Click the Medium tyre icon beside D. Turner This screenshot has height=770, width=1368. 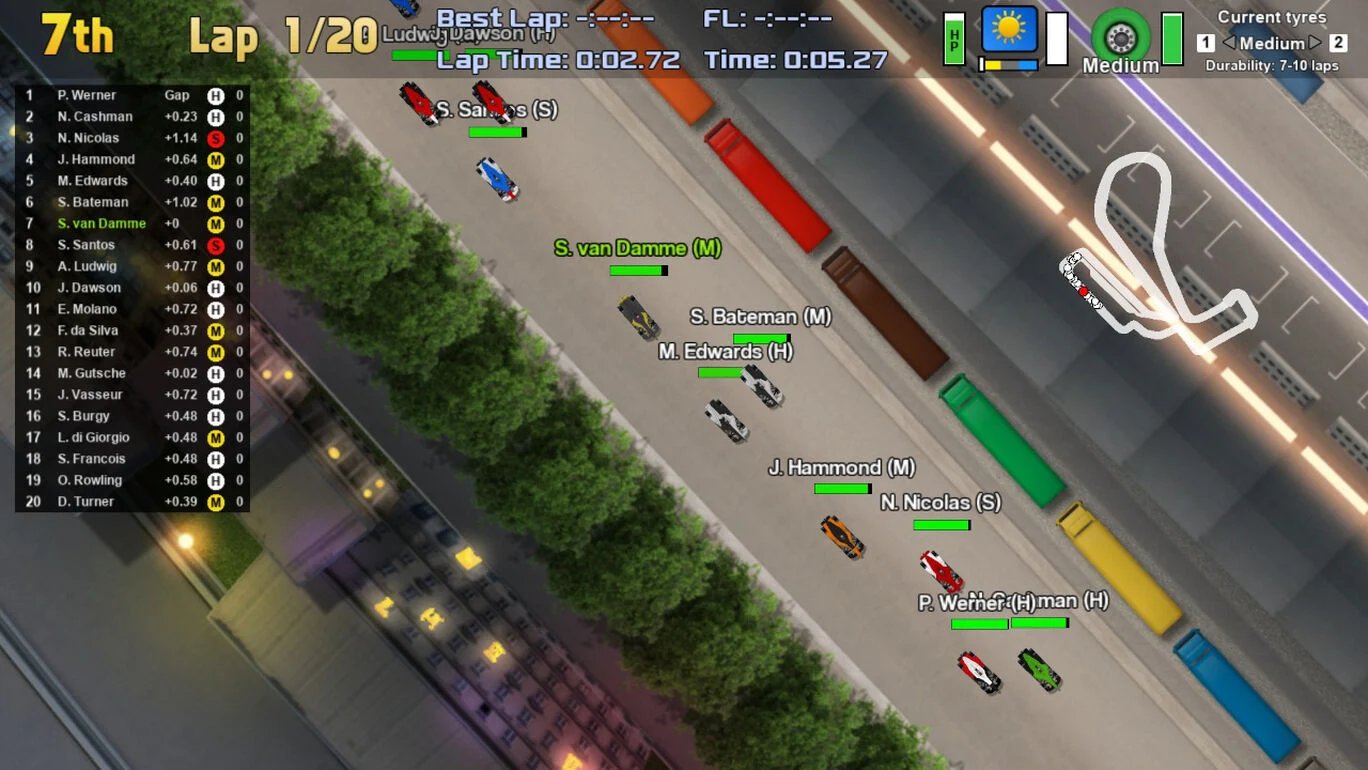pyautogui.click(x=214, y=501)
